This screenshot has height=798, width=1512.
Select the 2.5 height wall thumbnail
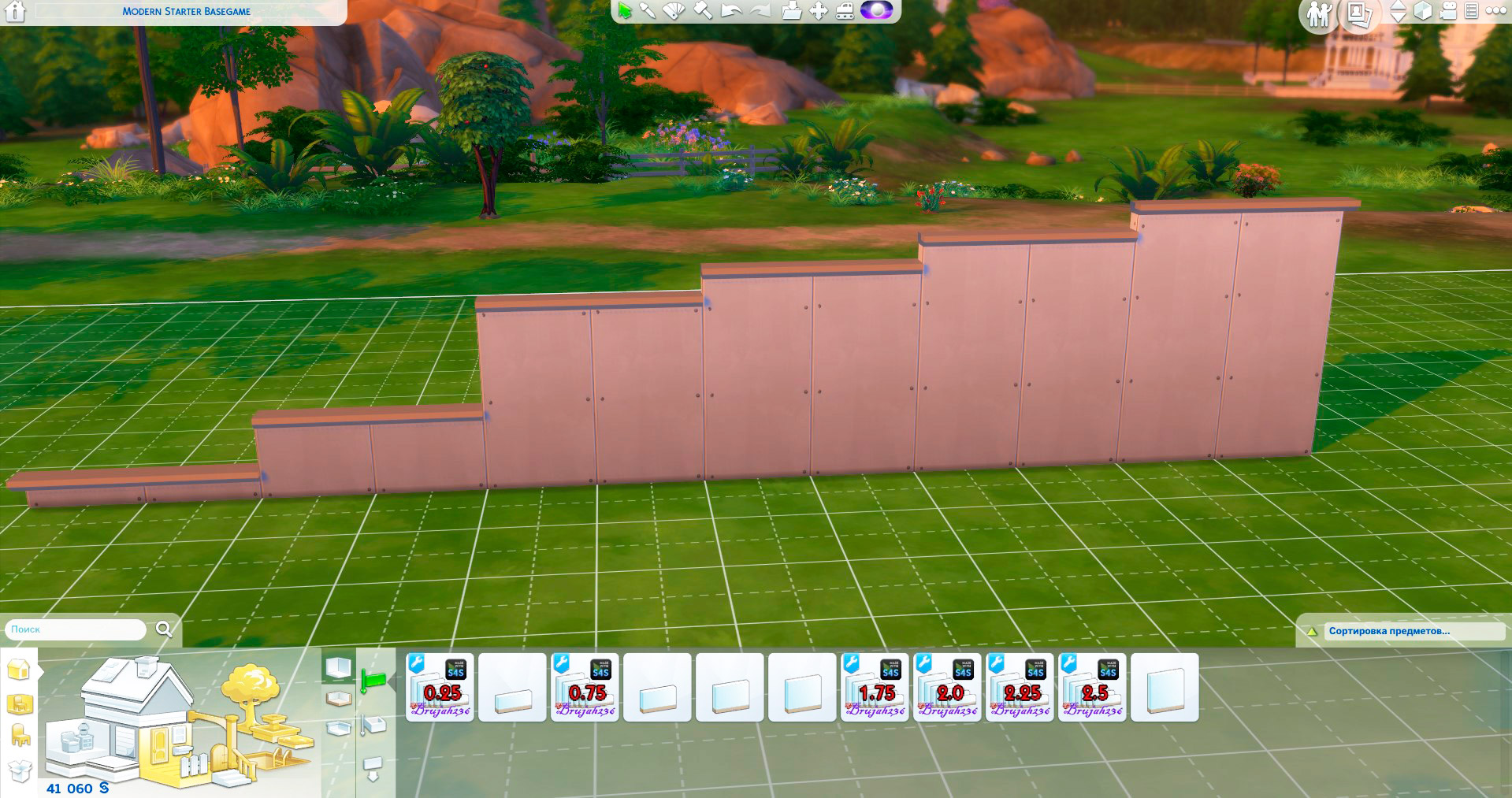pyautogui.click(x=1093, y=687)
